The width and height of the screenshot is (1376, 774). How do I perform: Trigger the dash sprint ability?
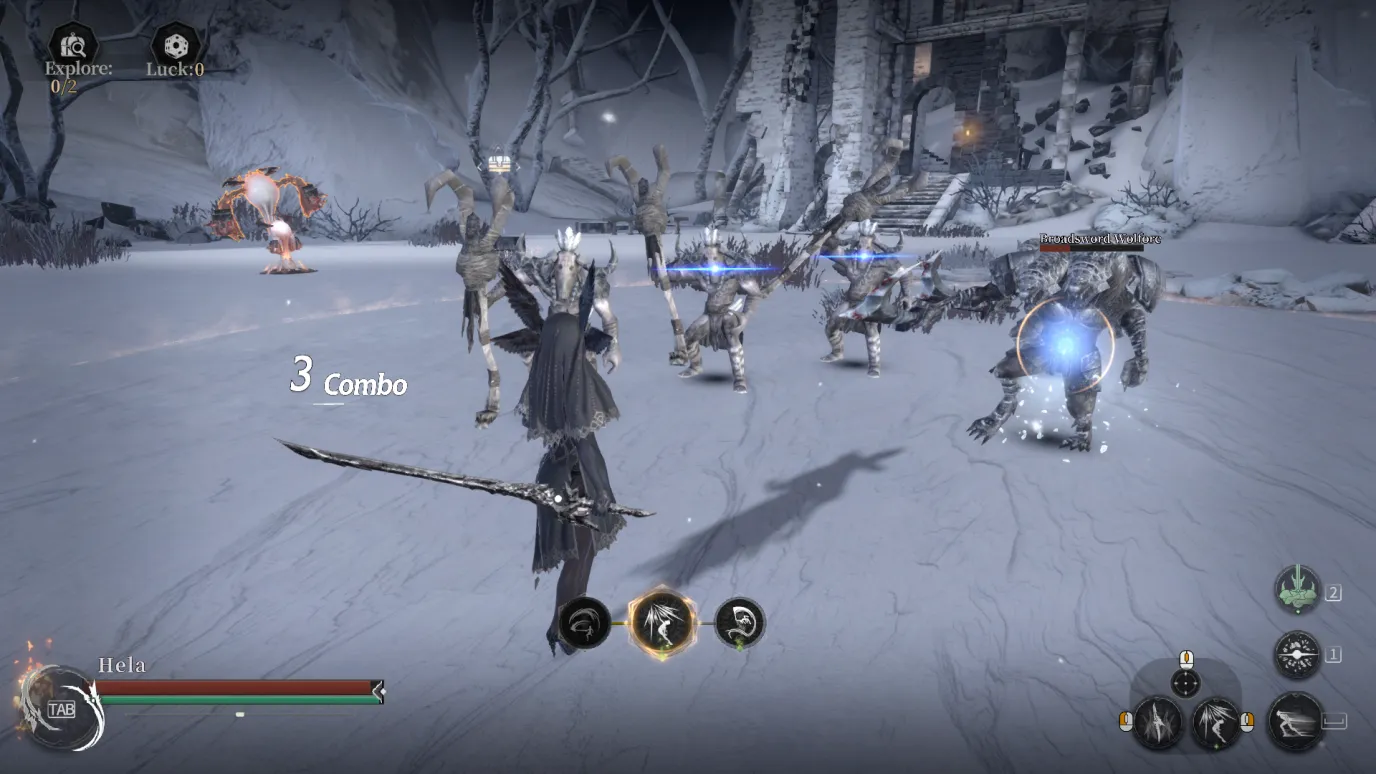coord(1297,721)
